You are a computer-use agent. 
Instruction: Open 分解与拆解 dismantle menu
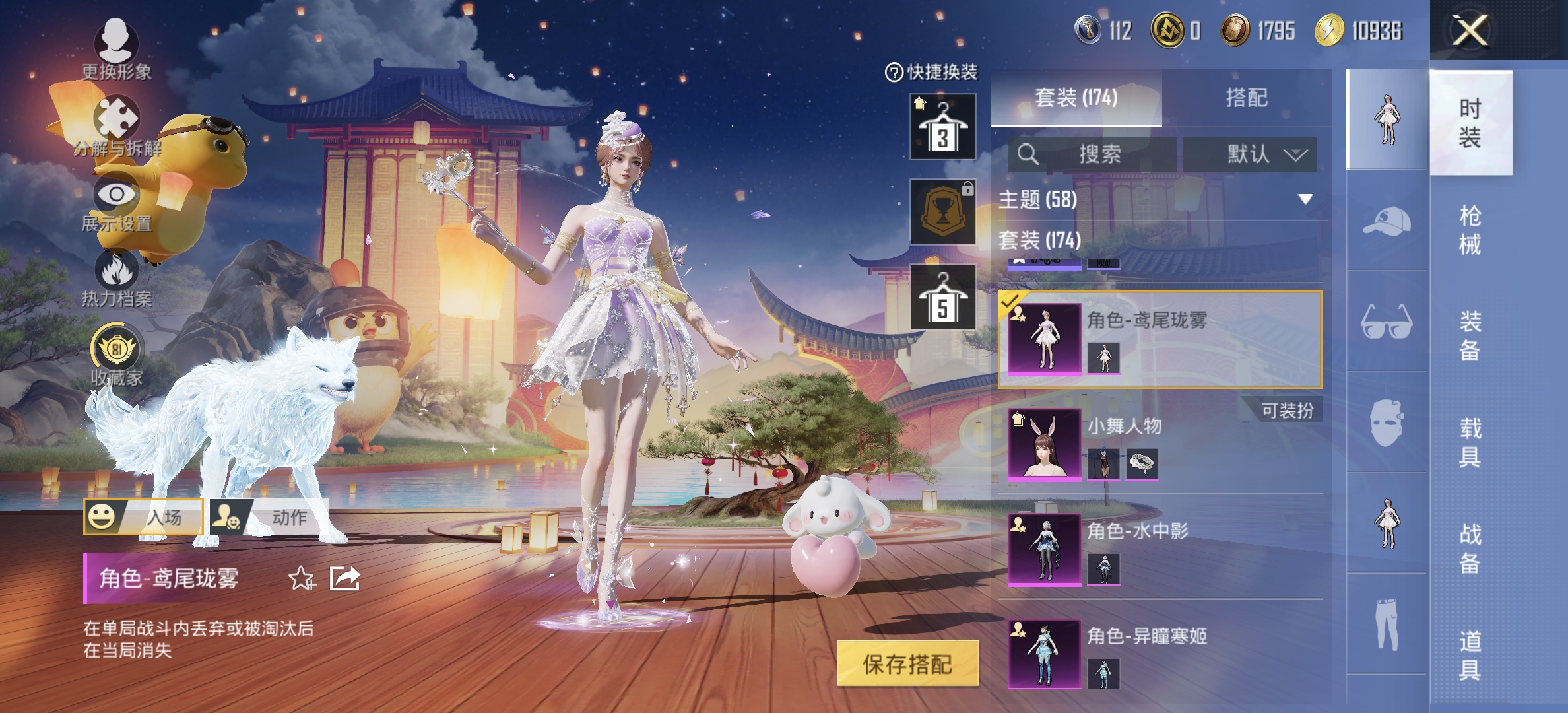pyautogui.click(x=116, y=125)
